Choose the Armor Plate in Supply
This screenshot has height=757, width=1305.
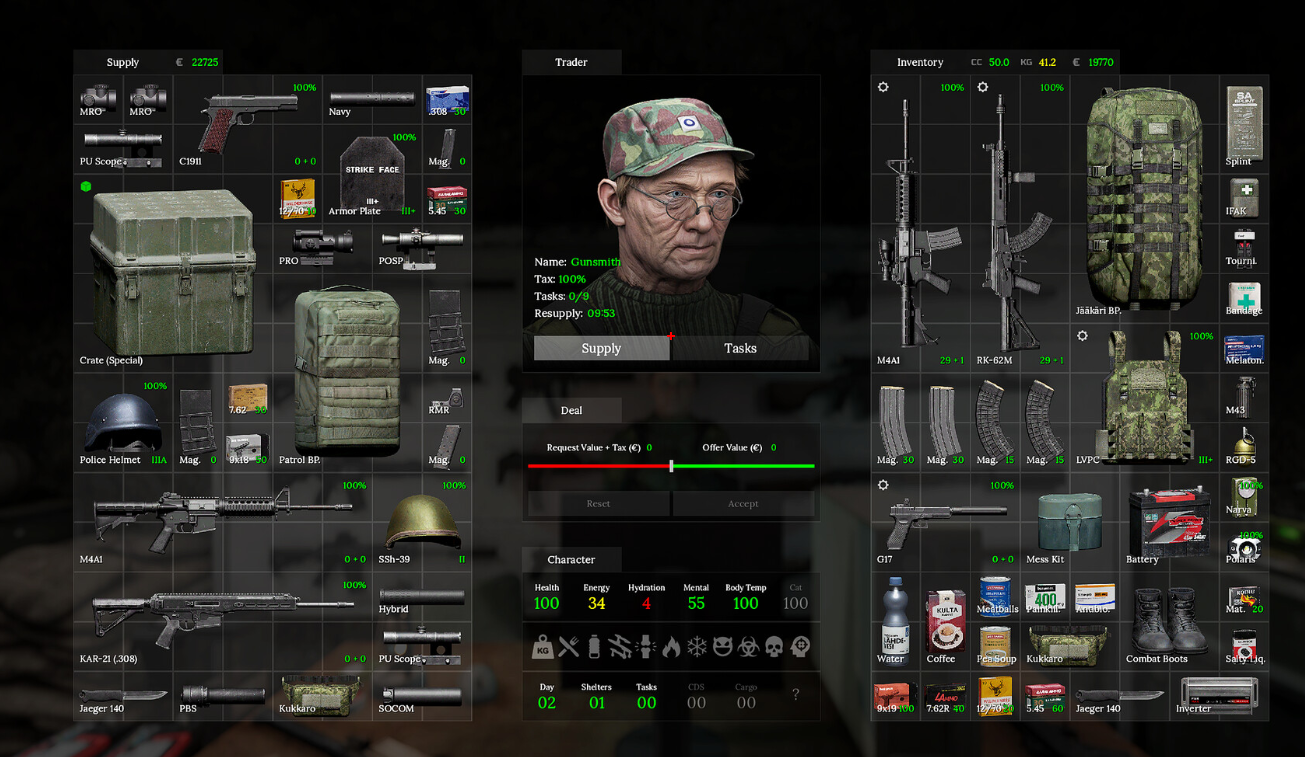pos(372,176)
